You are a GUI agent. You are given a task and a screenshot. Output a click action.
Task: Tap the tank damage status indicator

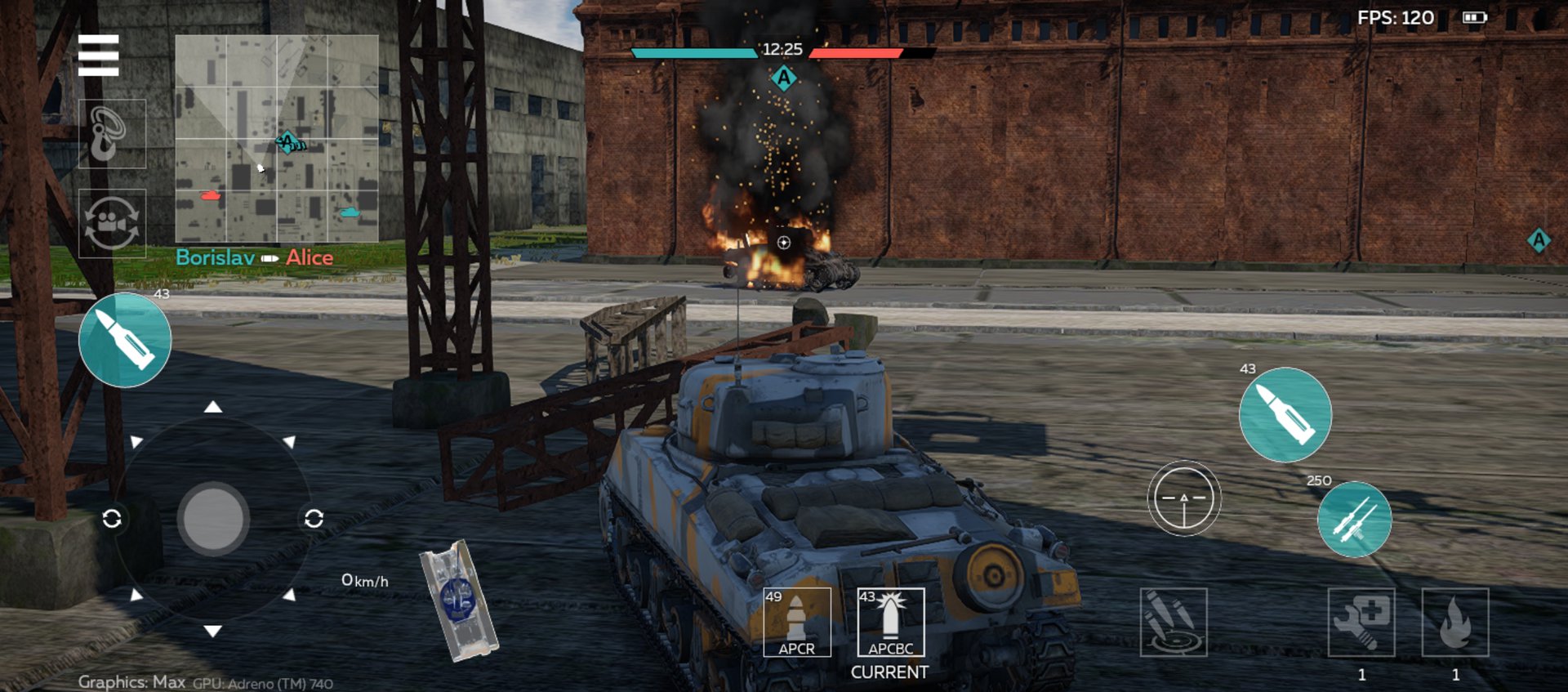point(459,600)
